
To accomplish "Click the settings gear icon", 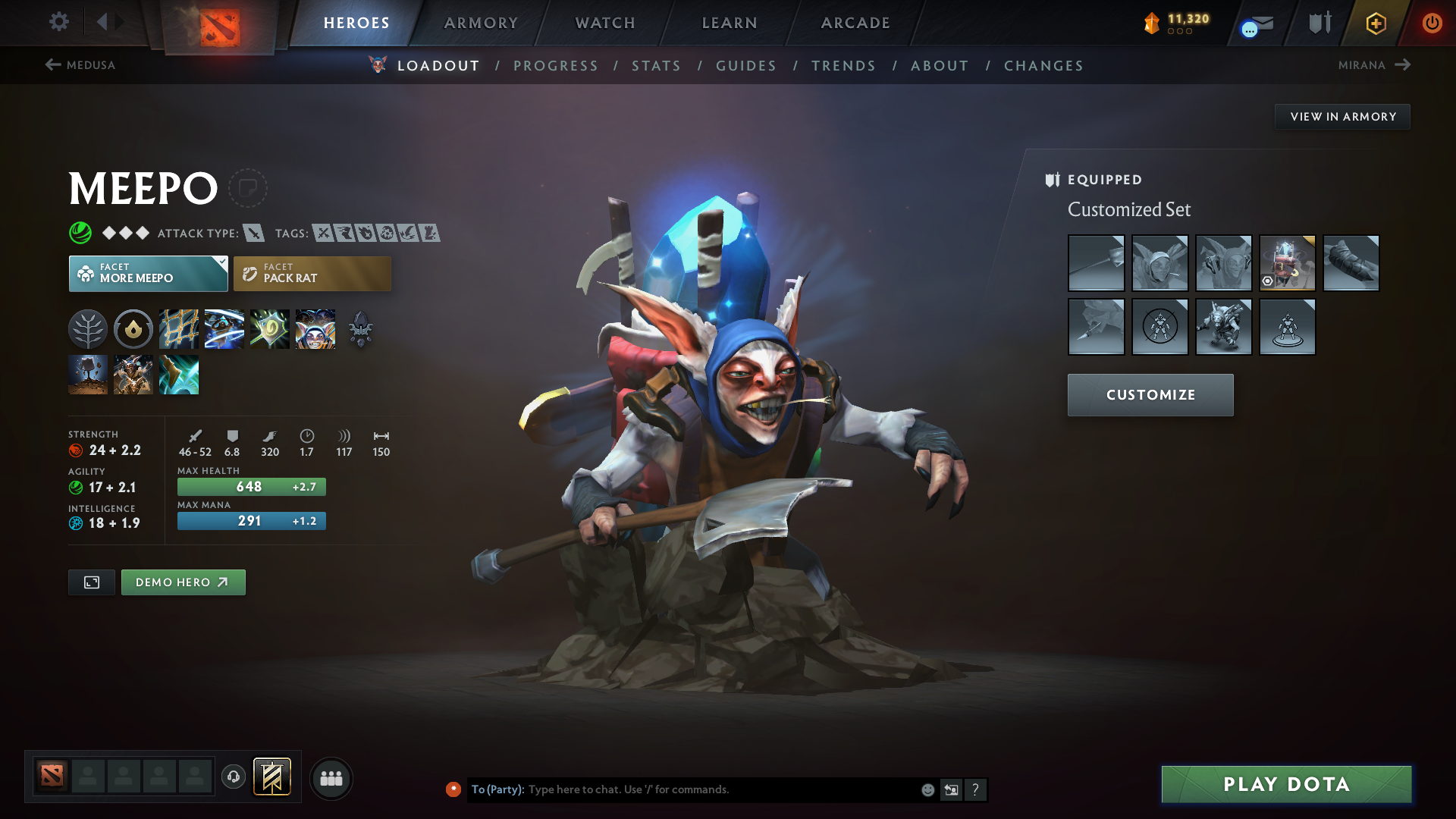I will pyautogui.click(x=59, y=23).
